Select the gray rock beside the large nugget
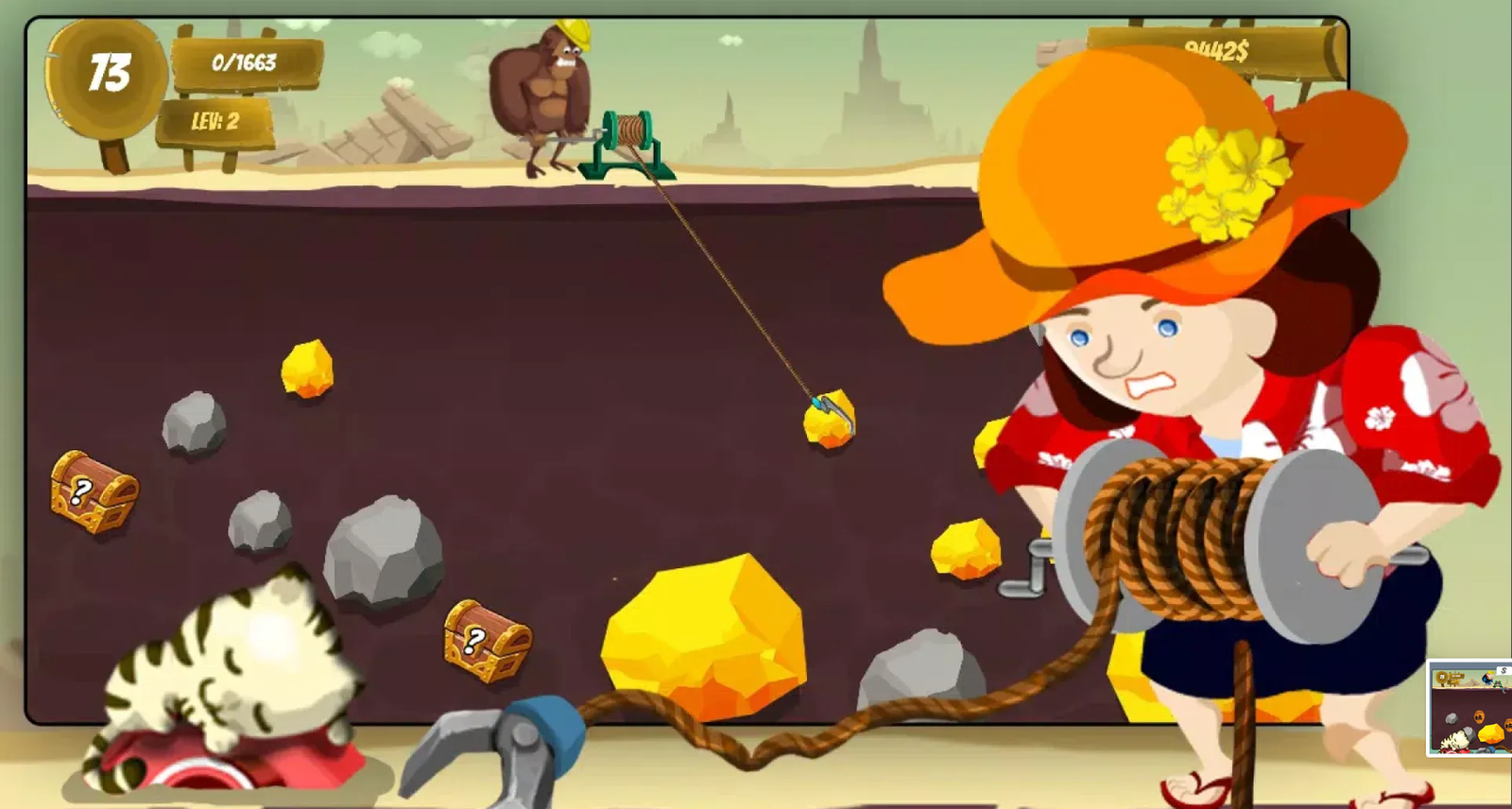This screenshot has height=809, width=1512. click(912, 671)
